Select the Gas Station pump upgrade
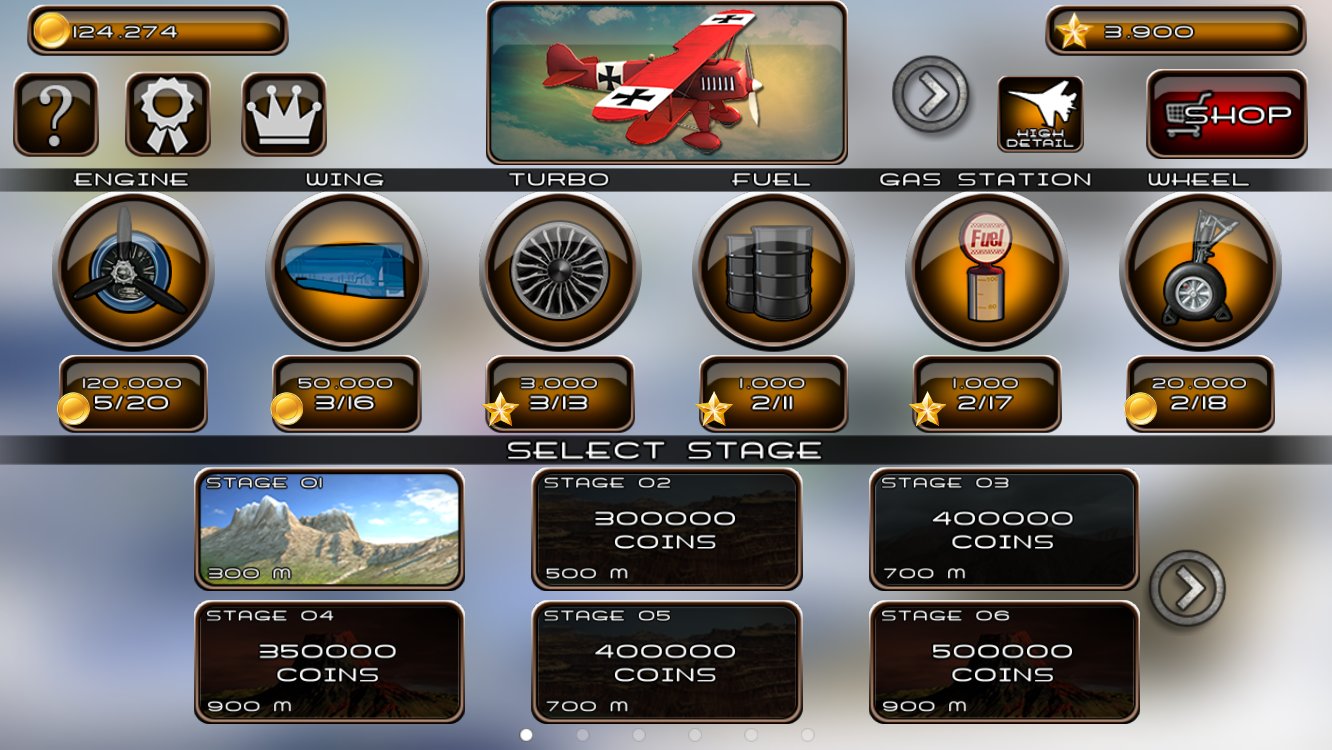 [x=987, y=270]
